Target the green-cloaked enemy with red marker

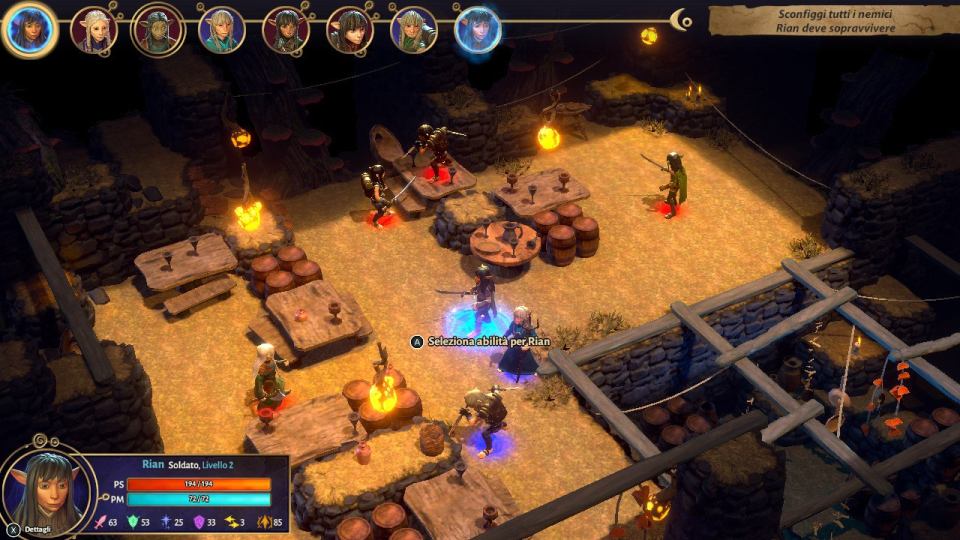click(x=673, y=183)
